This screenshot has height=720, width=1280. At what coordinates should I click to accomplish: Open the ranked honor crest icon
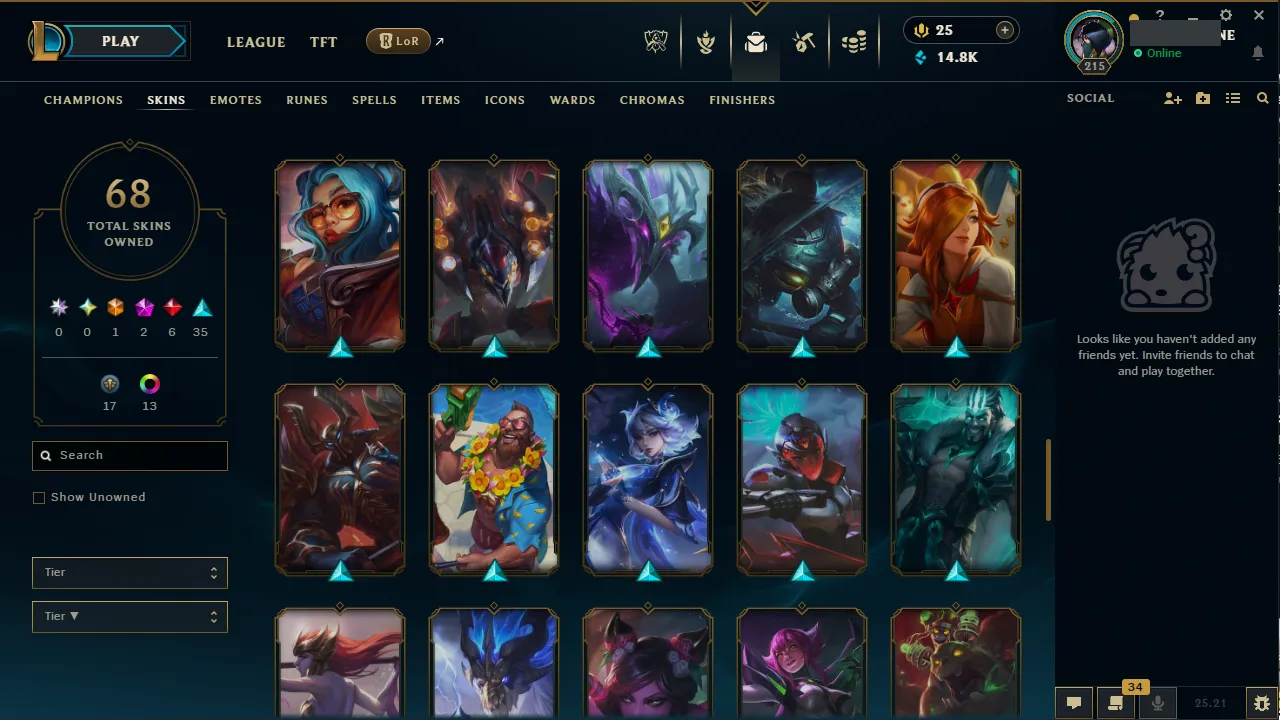pos(706,41)
